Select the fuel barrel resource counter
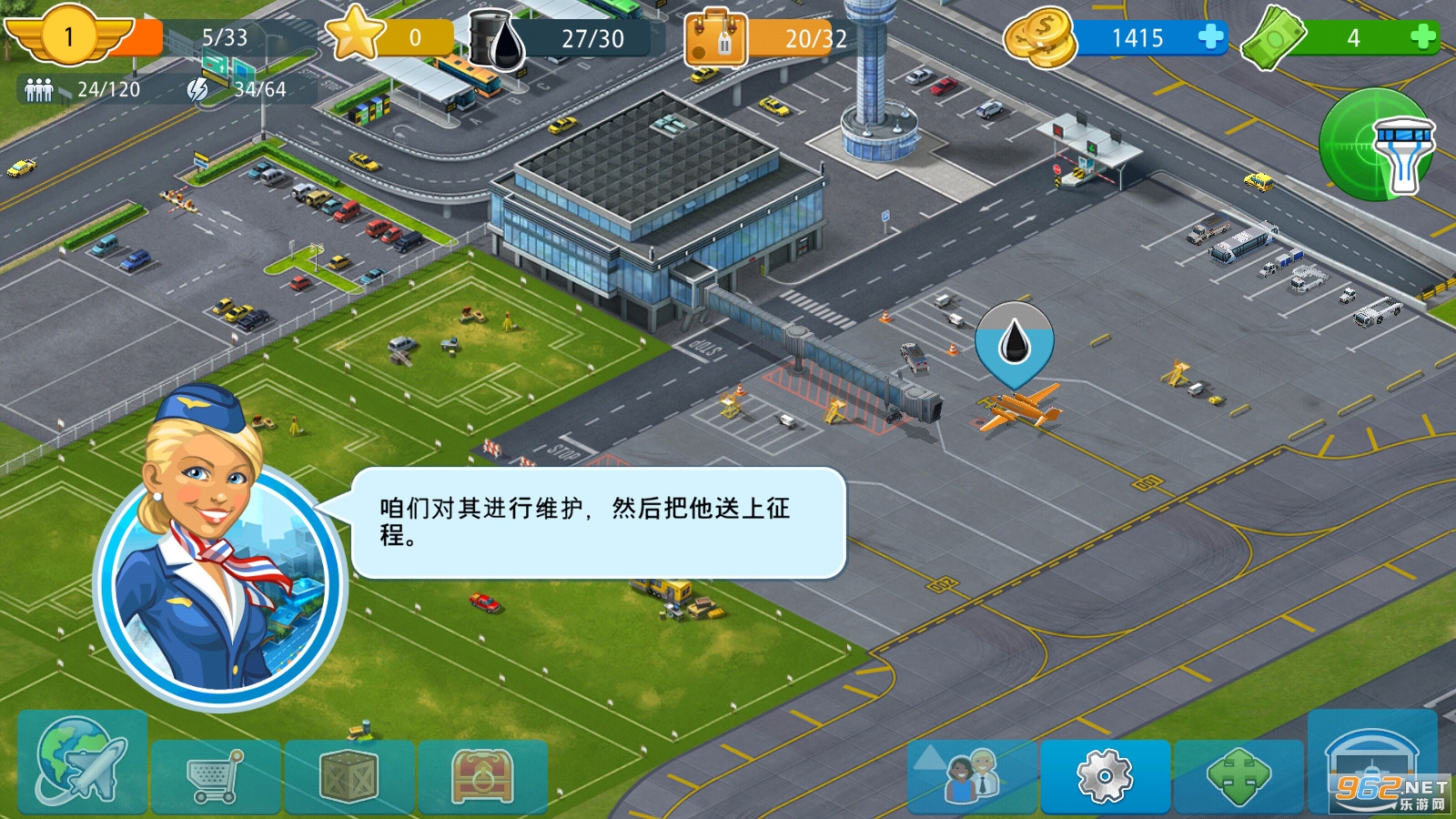 tap(498, 39)
